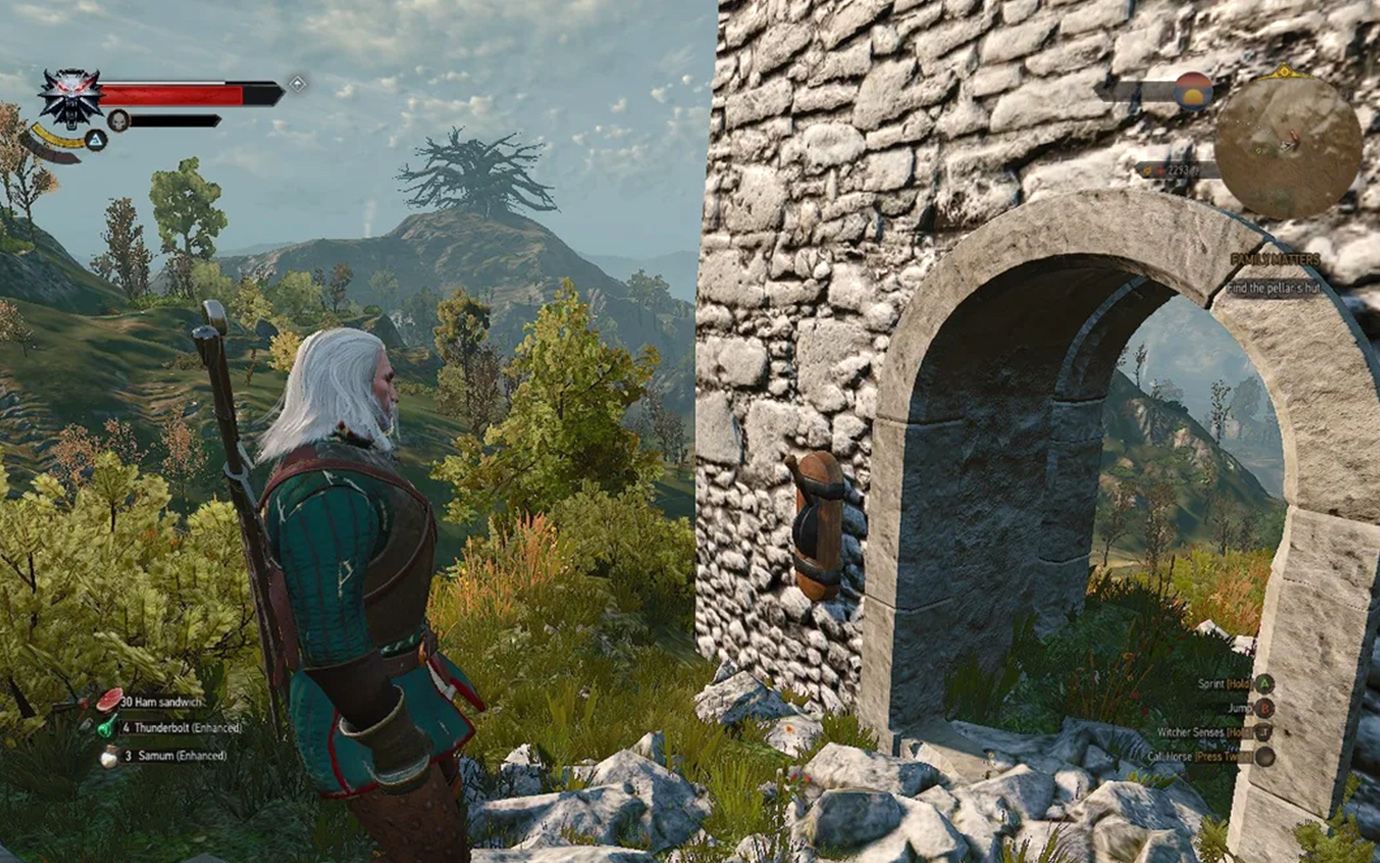Click the skull toxicity icon

[x=119, y=121]
